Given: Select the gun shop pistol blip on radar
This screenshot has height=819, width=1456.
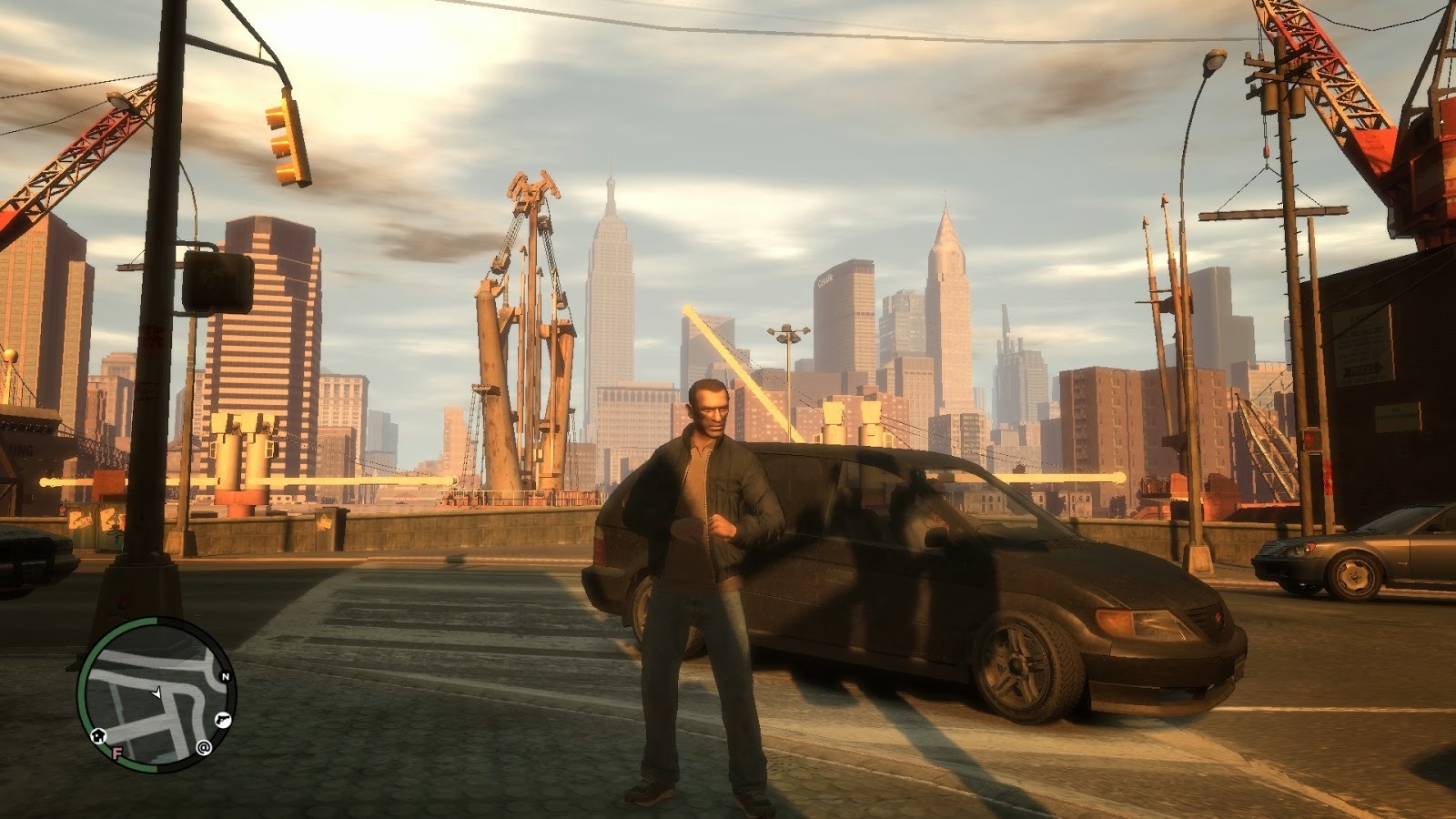Looking at the screenshot, I should click(223, 721).
